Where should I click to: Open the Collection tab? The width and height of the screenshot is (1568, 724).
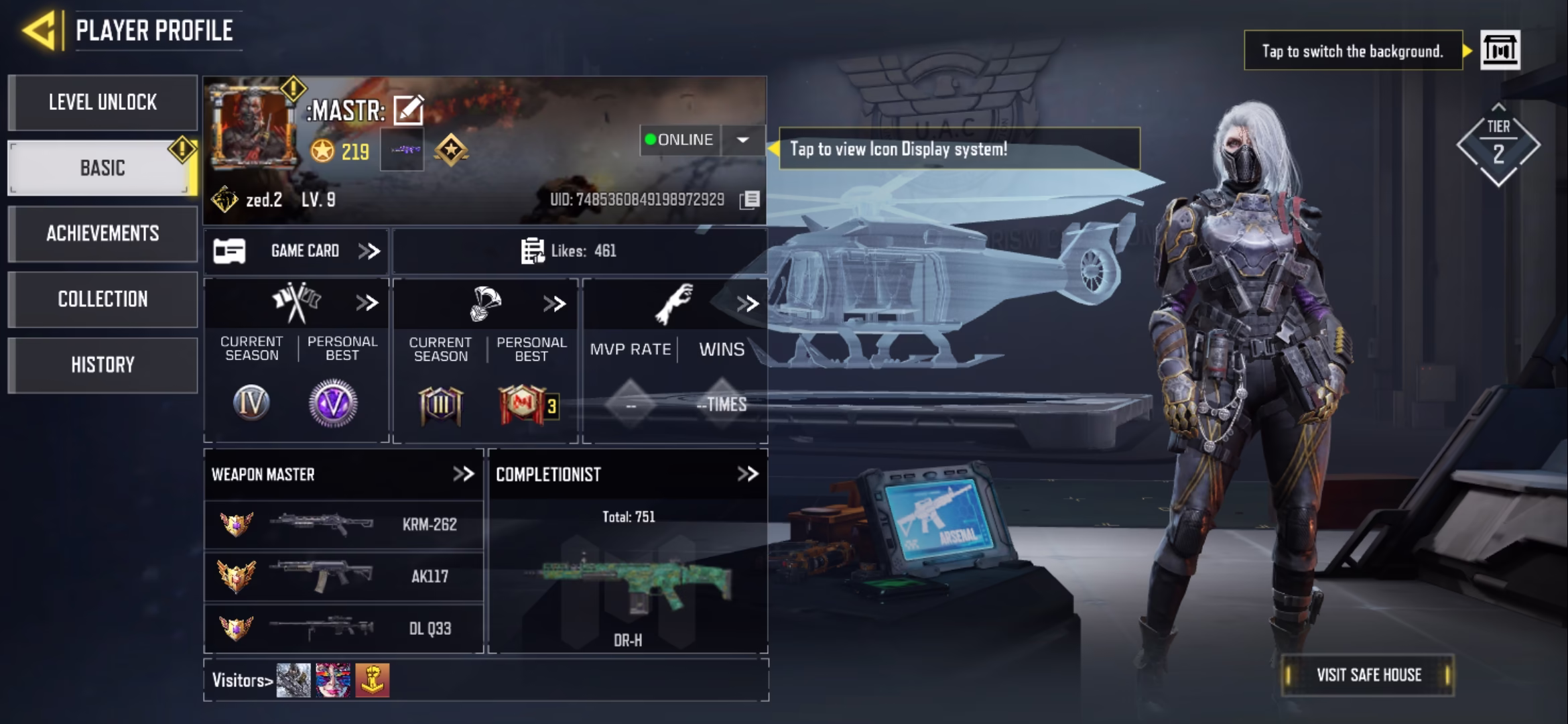point(103,299)
